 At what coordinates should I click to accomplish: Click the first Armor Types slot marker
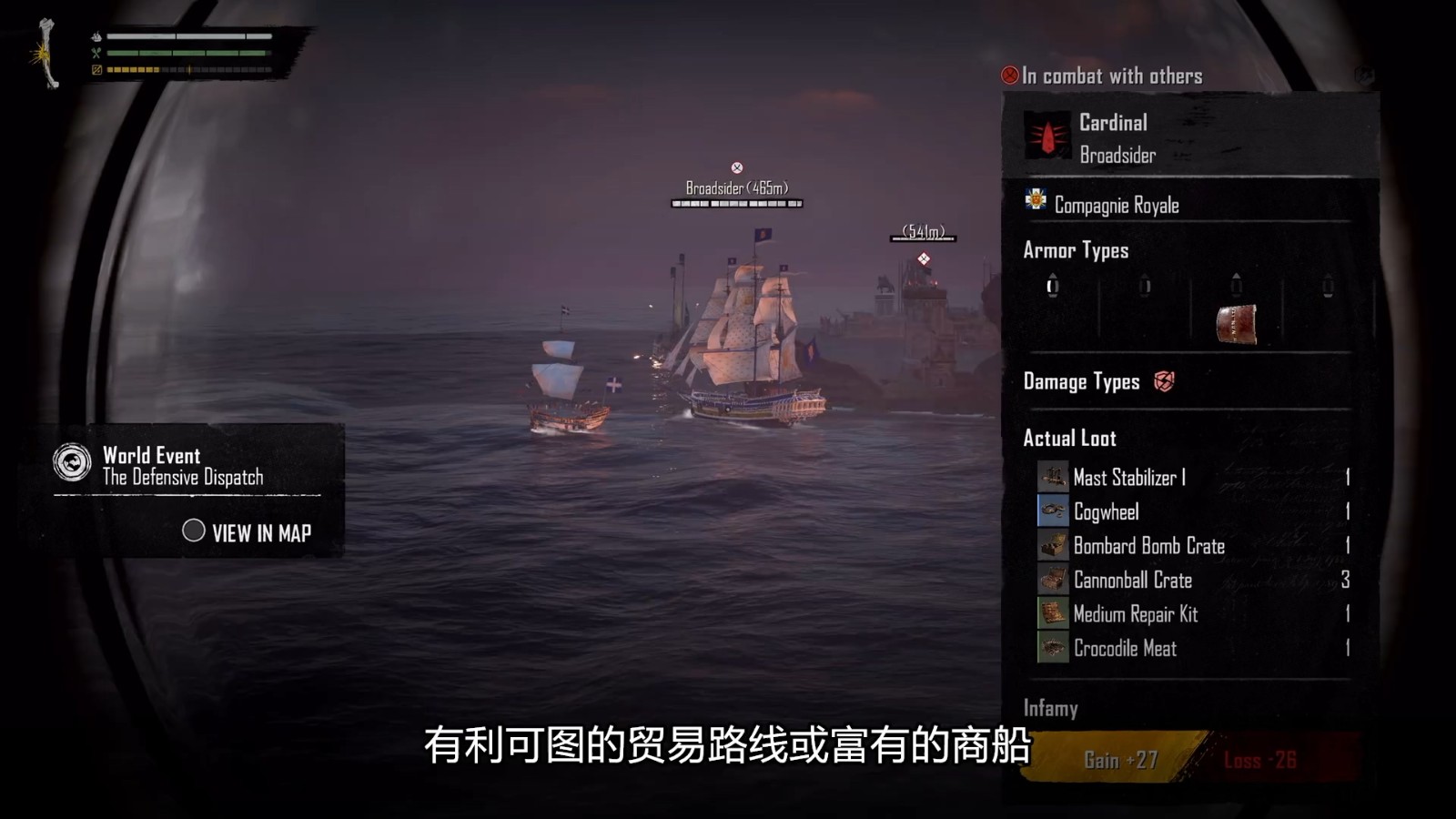(x=1053, y=287)
